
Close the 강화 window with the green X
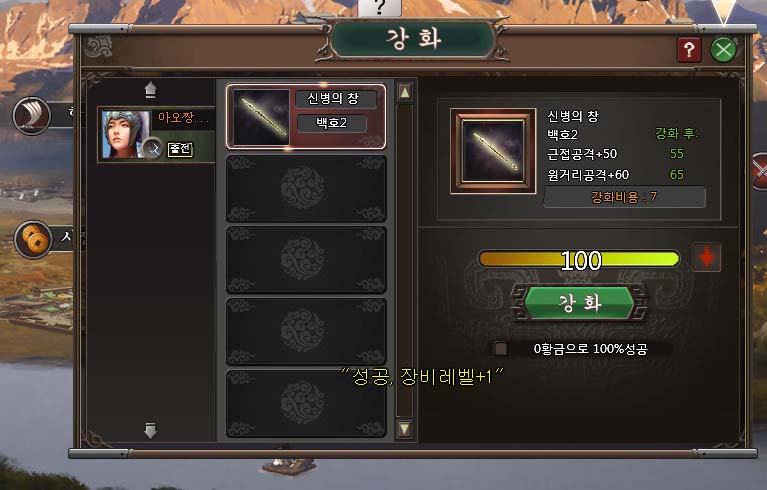723,49
